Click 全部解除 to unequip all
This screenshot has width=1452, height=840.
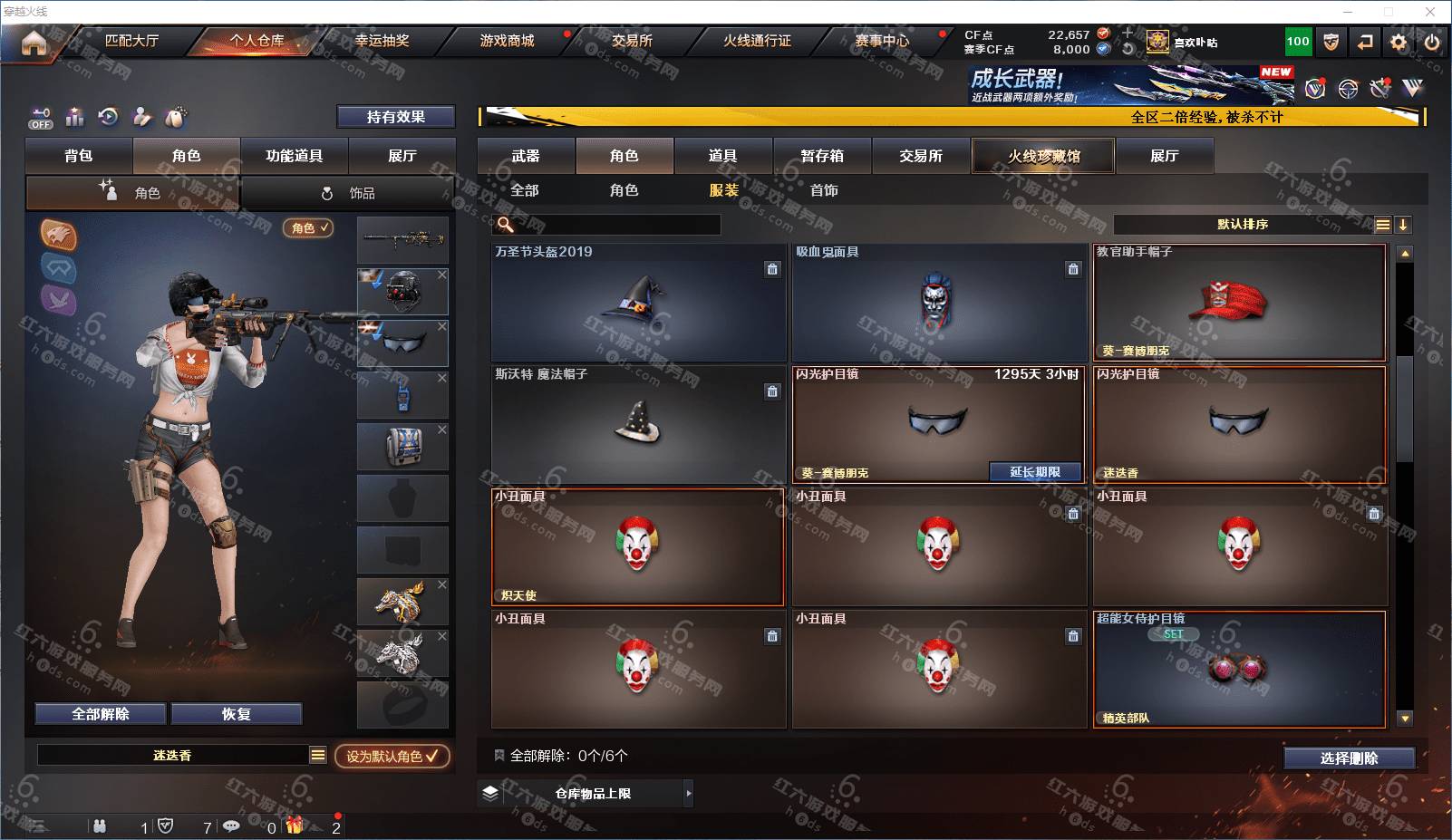pos(101,714)
